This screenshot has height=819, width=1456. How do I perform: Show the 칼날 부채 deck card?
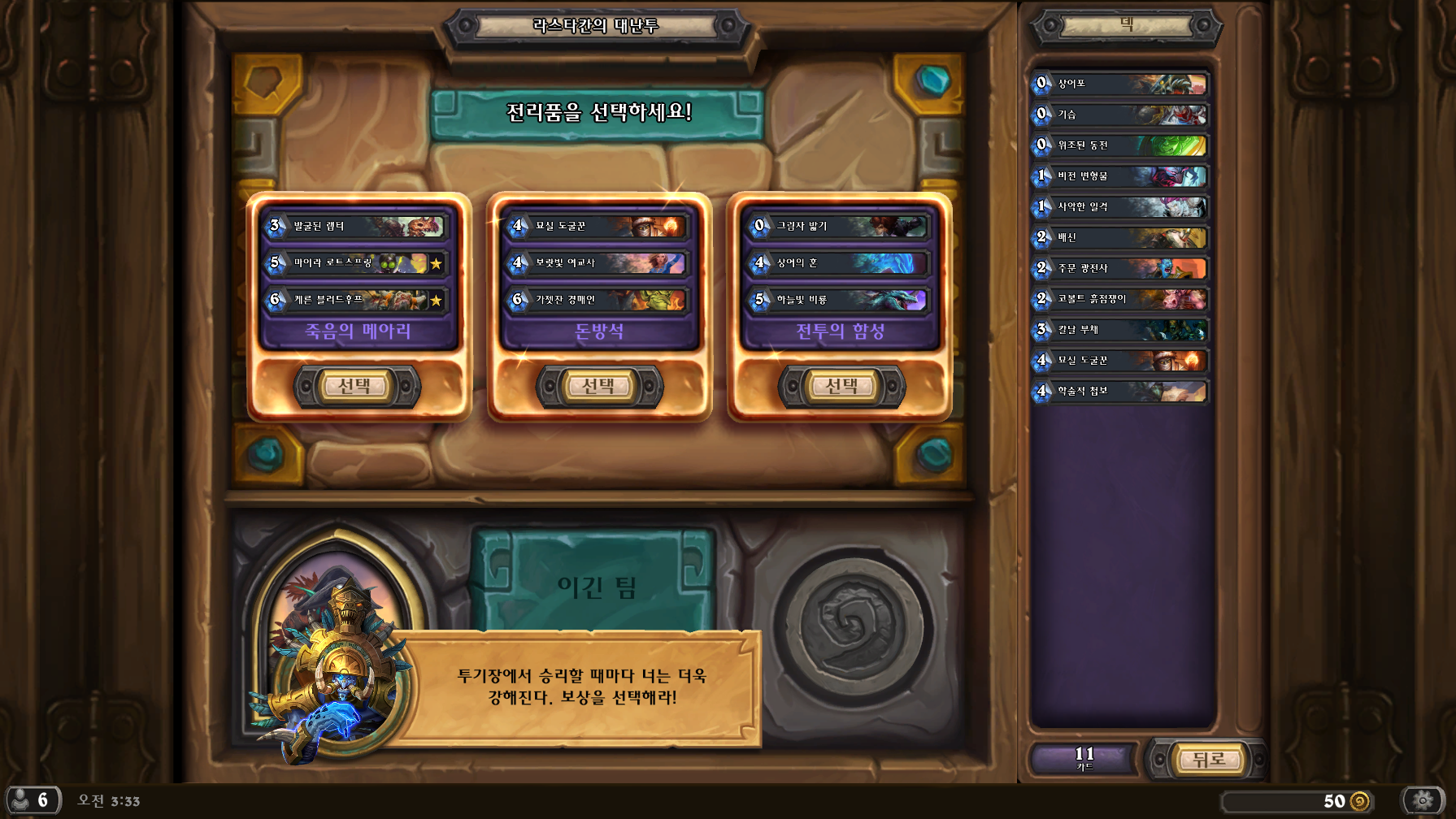click(1120, 330)
